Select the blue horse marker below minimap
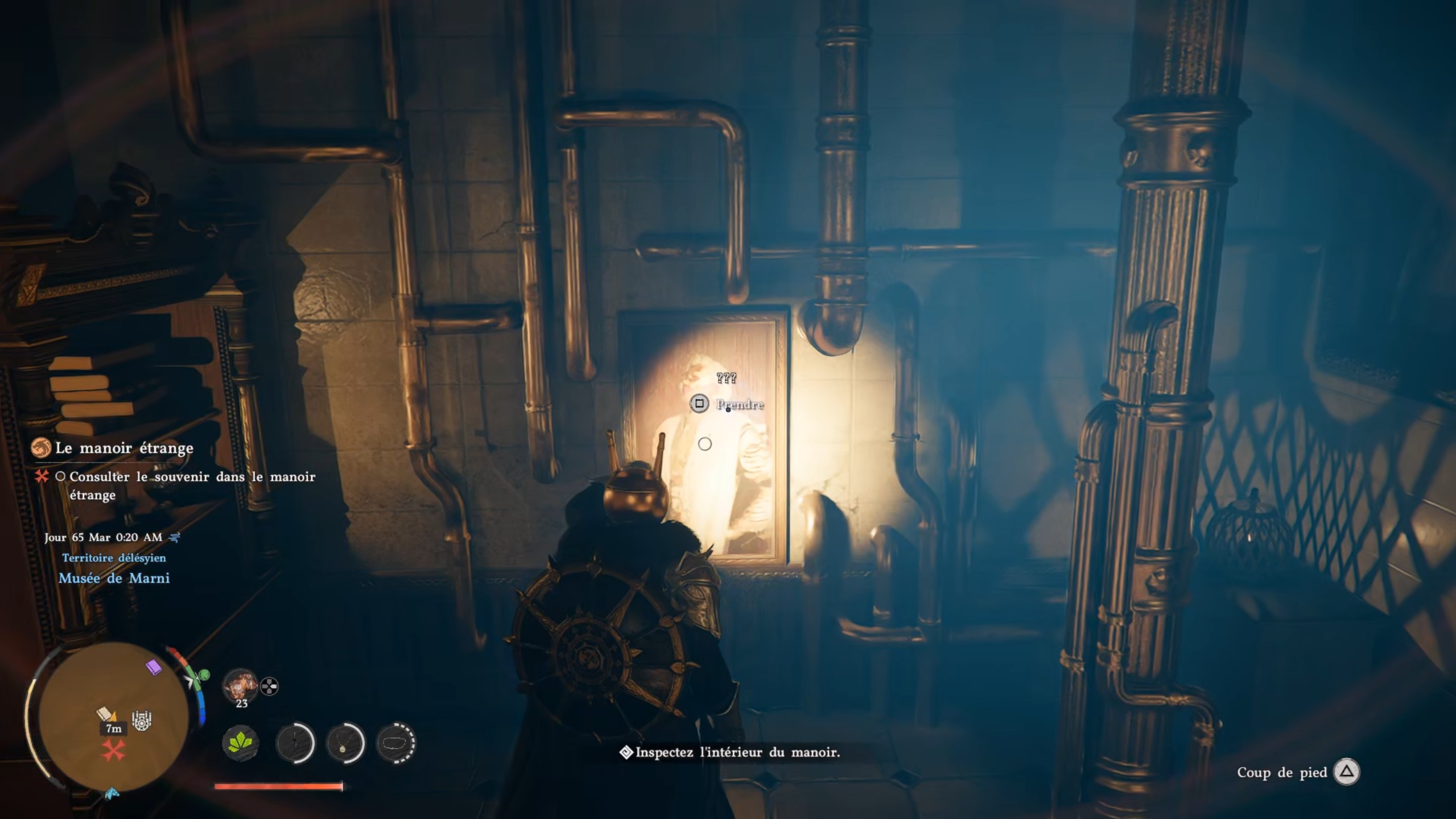This screenshot has width=1456, height=819. point(112,793)
